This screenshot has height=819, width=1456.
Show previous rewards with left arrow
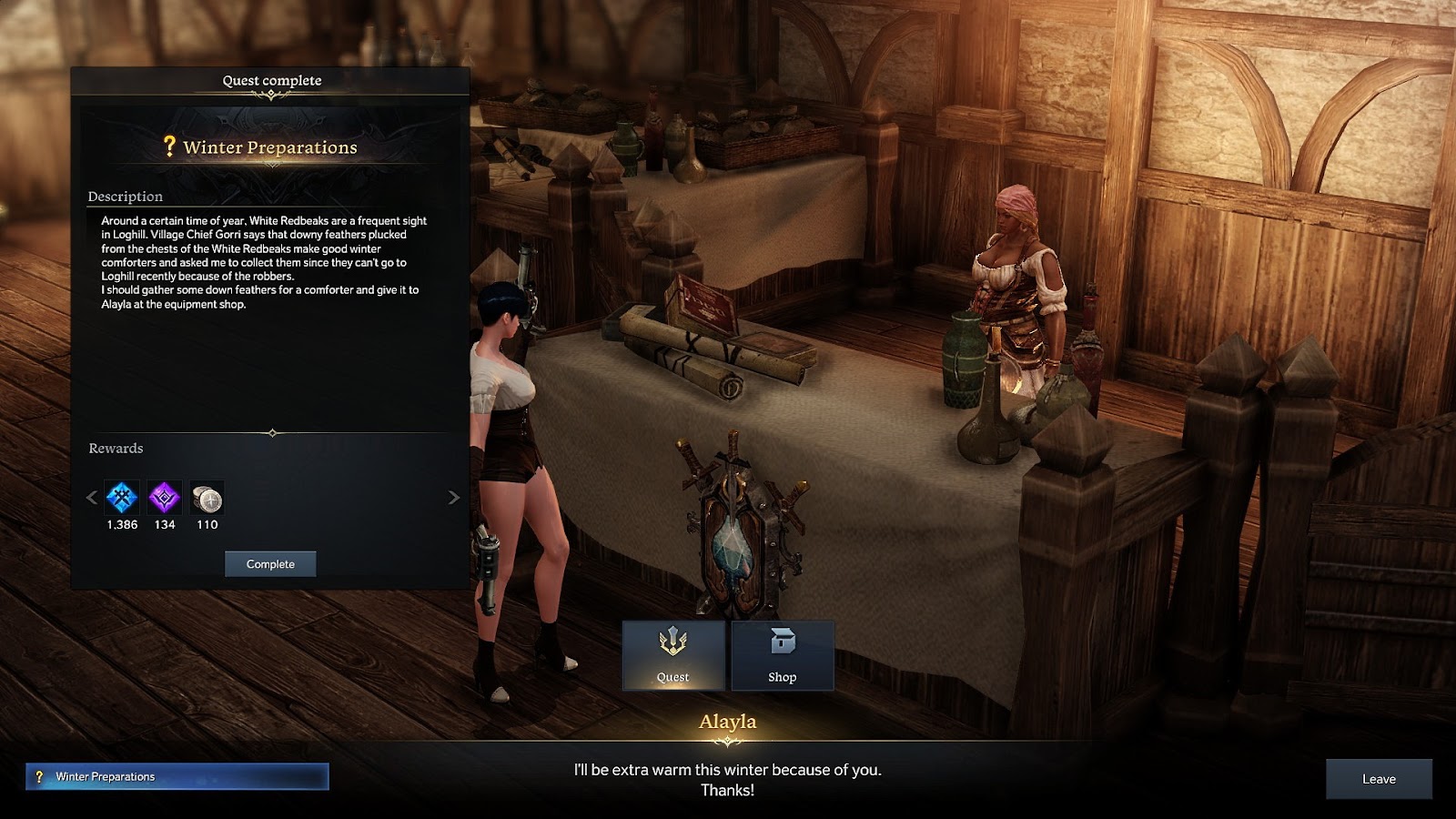(x=91, y=498)
